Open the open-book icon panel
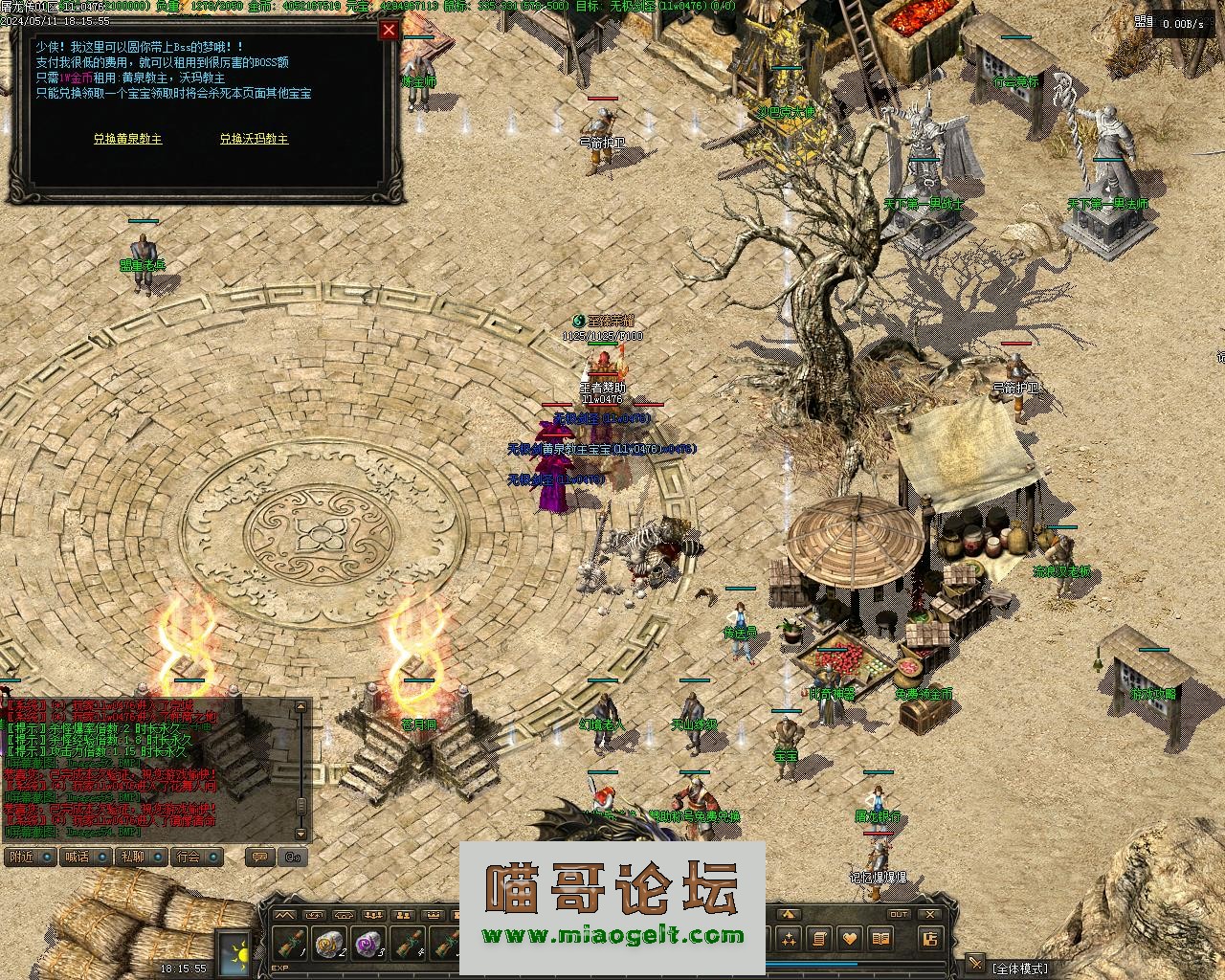This screenshot has height=980, width=1225. (x=881, y=939)
